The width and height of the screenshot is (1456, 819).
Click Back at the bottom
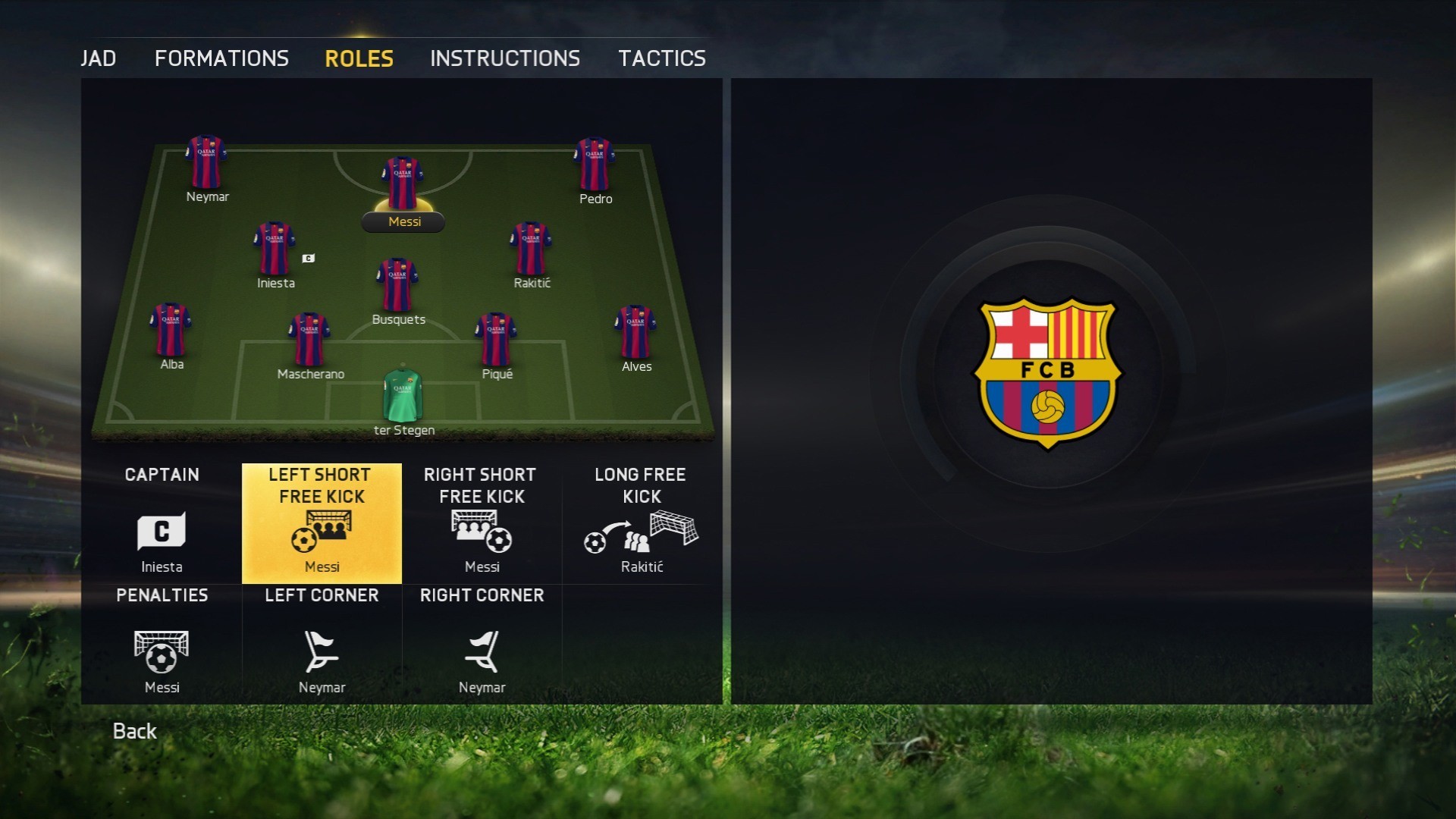click(x=134, y=730)
